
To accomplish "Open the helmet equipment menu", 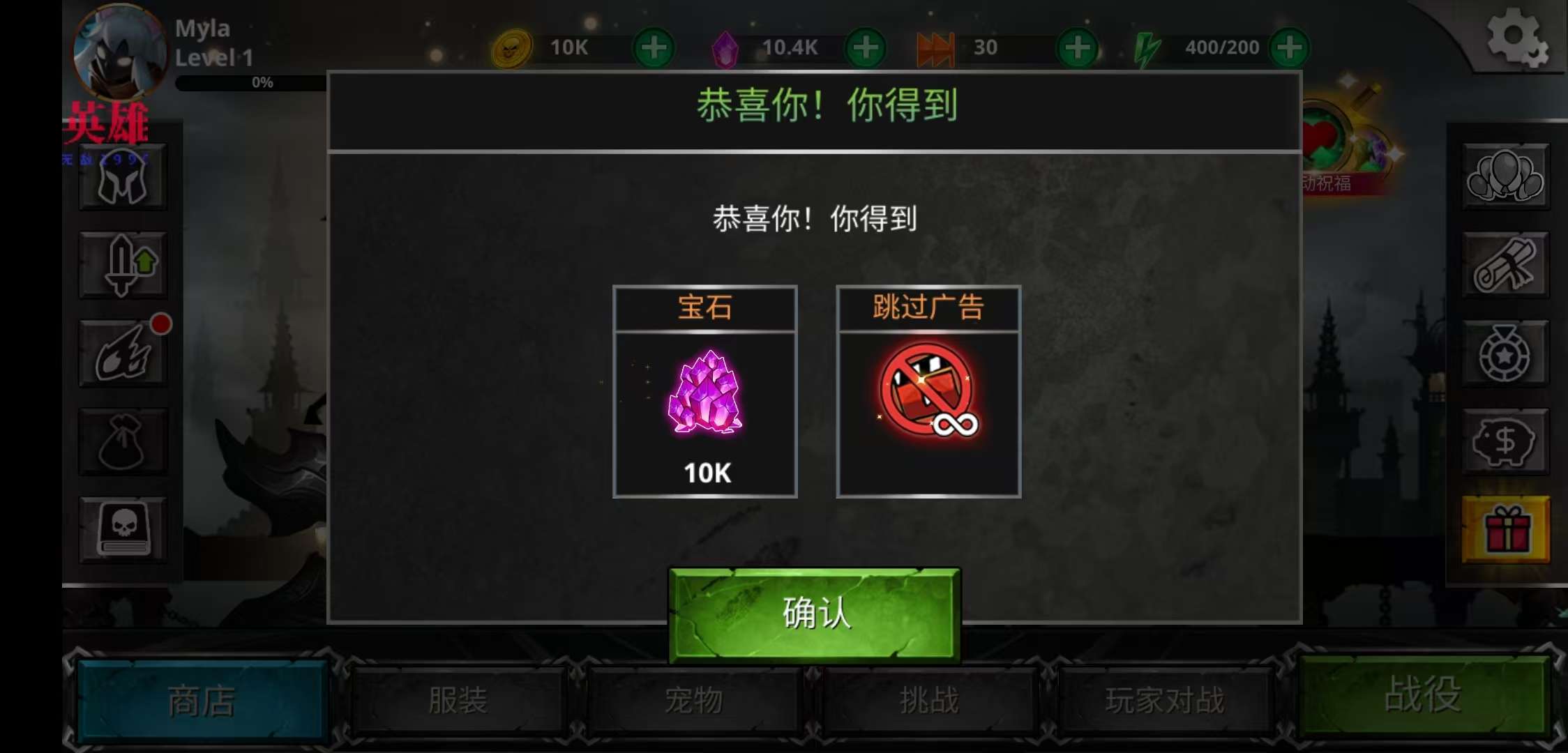I will 123,177.
